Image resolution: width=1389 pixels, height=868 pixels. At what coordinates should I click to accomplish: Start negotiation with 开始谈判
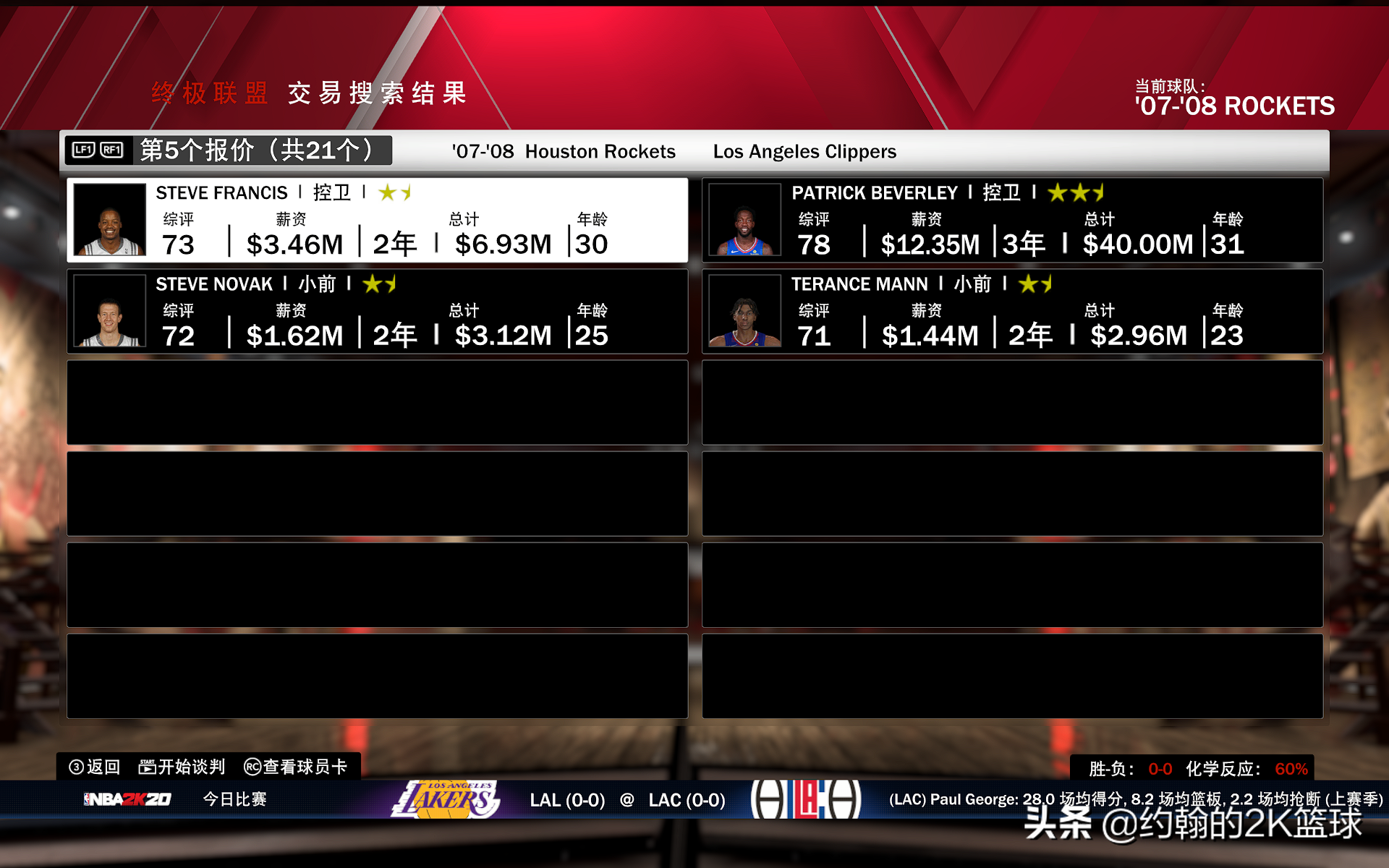[x=182, y=767]
